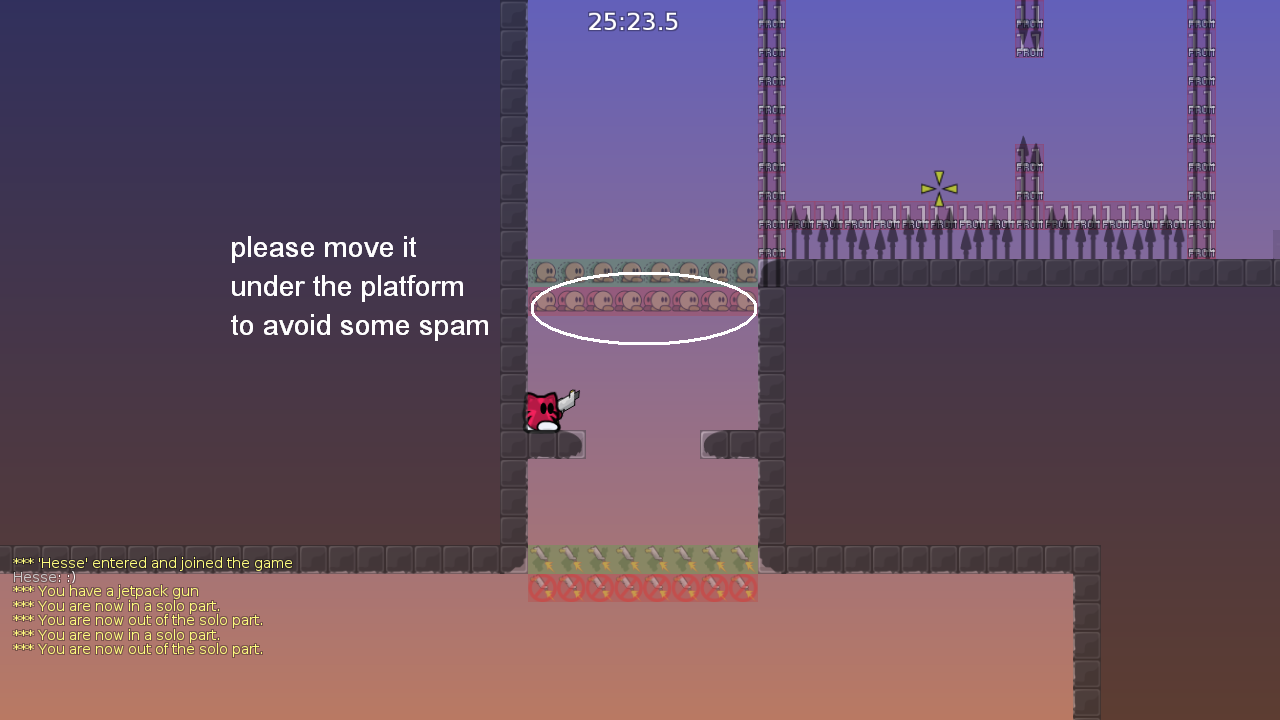Click the red tee character holding the gun
Viewport: 1280px width, 720px height.
[545, 410]
